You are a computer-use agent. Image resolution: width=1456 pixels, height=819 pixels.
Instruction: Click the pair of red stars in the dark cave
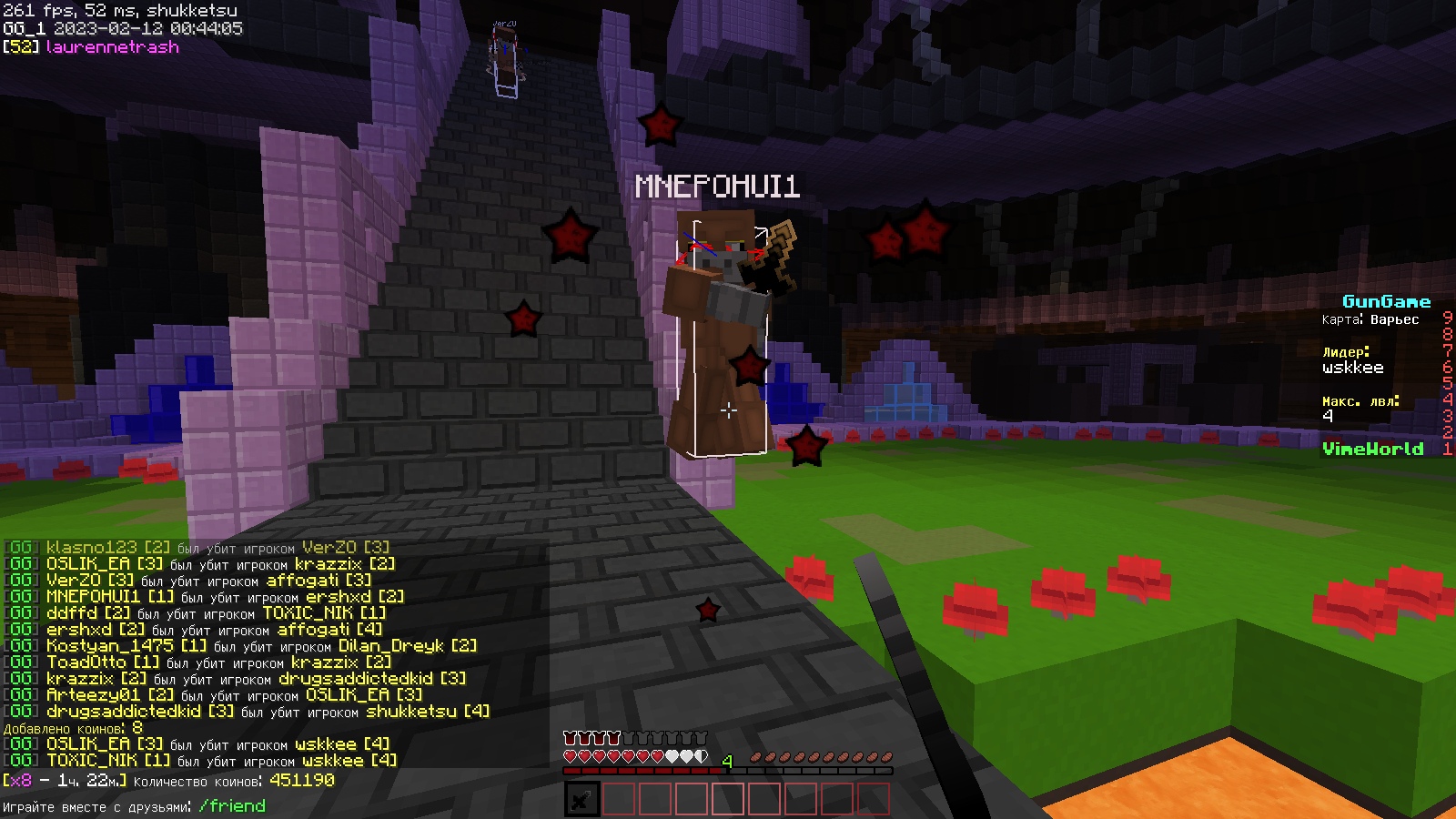pos(903,238)
